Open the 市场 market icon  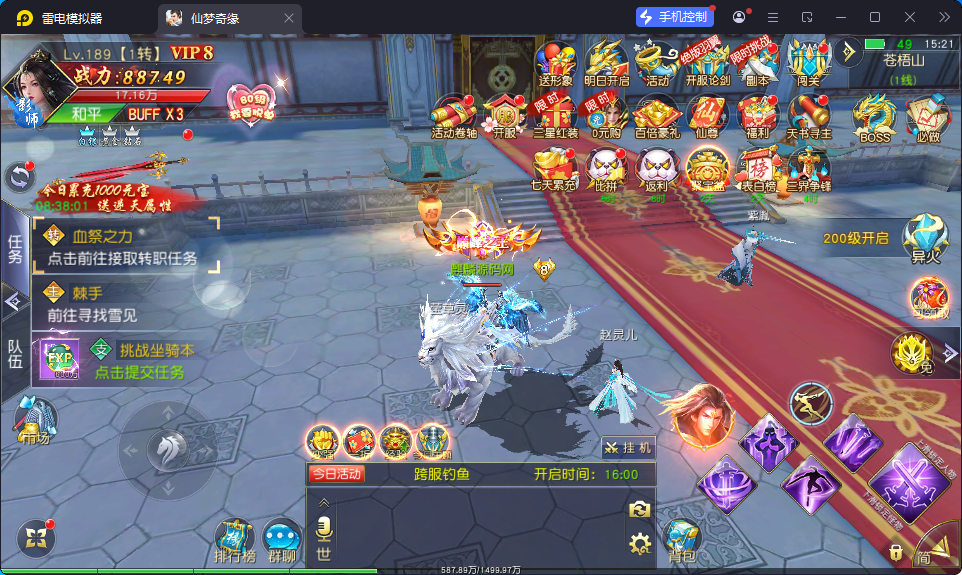pos(35,421)
